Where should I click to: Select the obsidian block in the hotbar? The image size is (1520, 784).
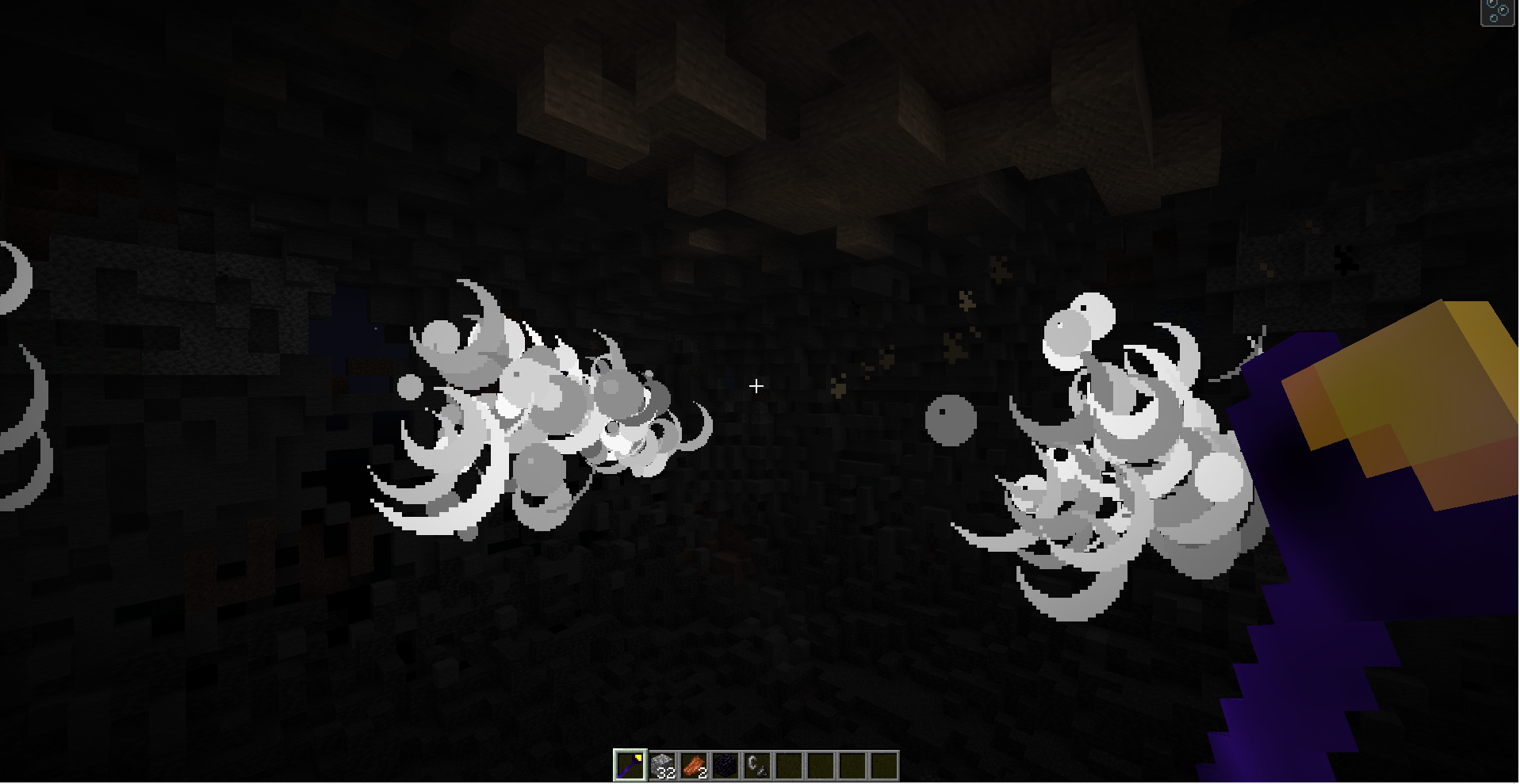coord(726,763)
